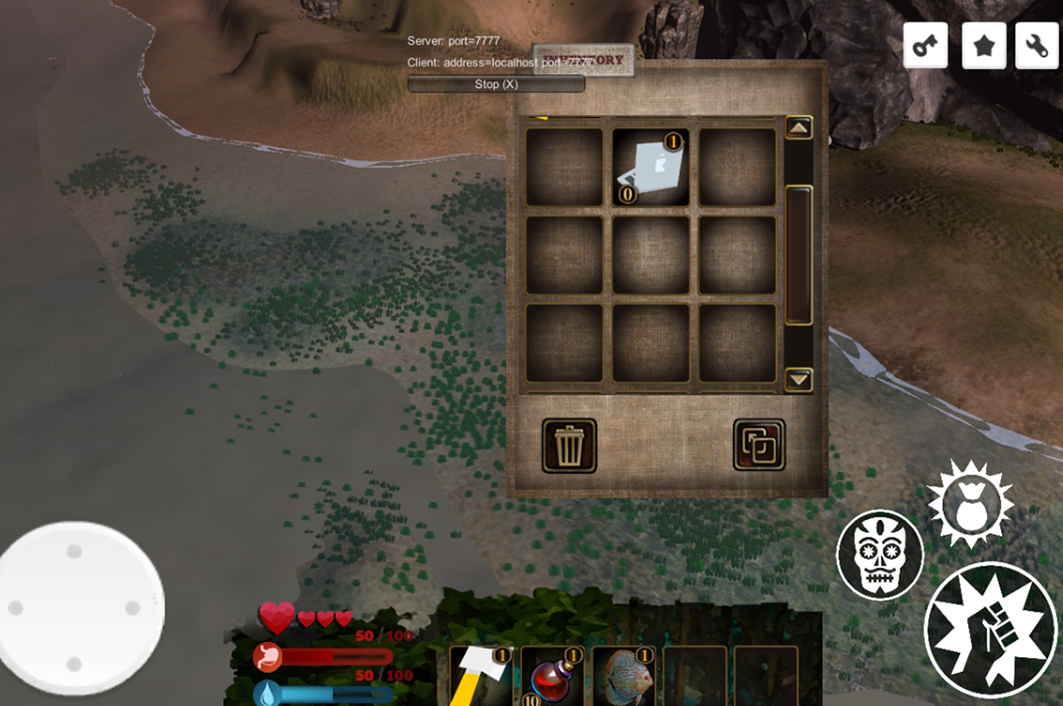Tap the skull mask button
Viewport: 1063px width, 706px height.
coord(880,556)
